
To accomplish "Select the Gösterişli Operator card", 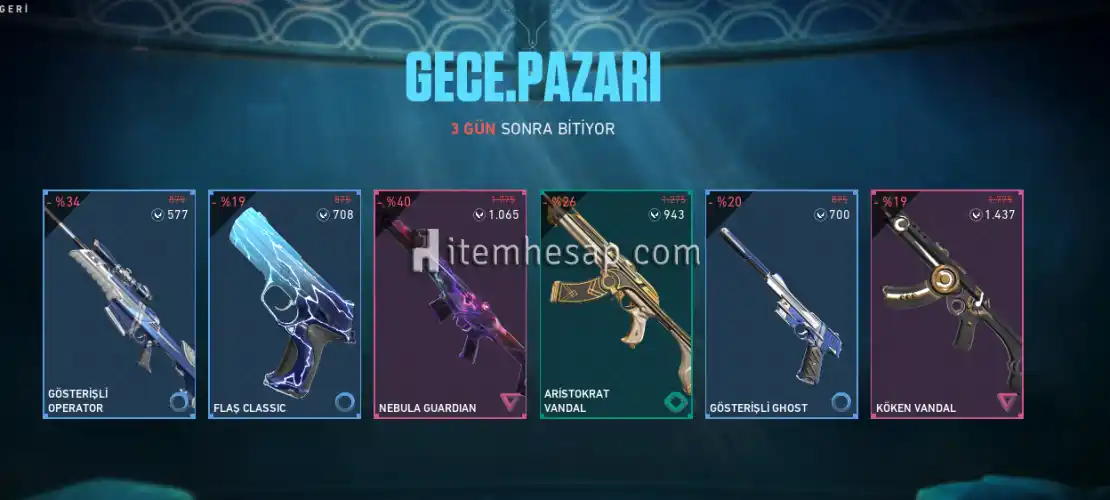I will pyautogui.click(x=119, y=304).
